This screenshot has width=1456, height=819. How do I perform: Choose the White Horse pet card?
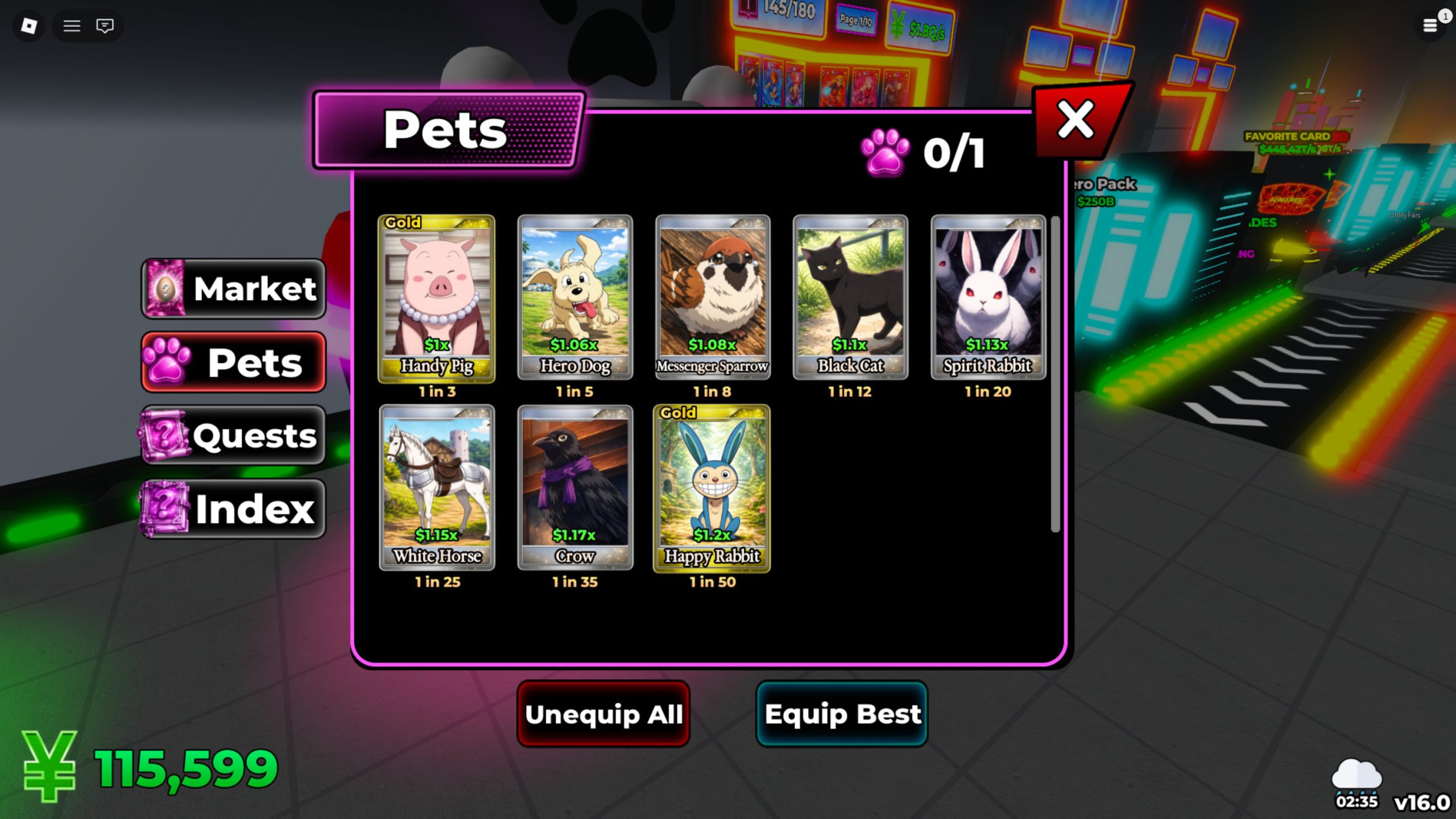(x=437, y=487)
